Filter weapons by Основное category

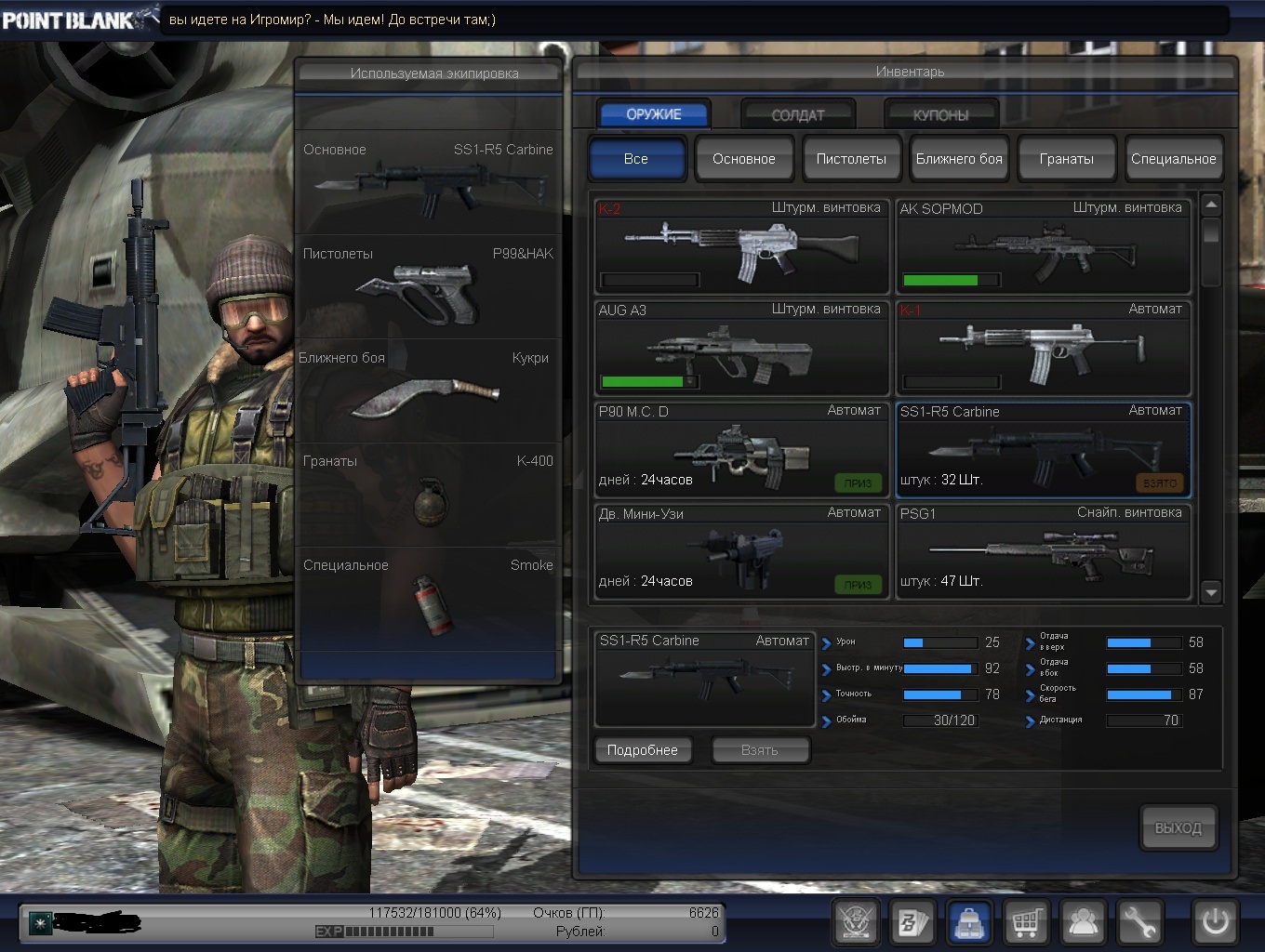coord(743,159)
